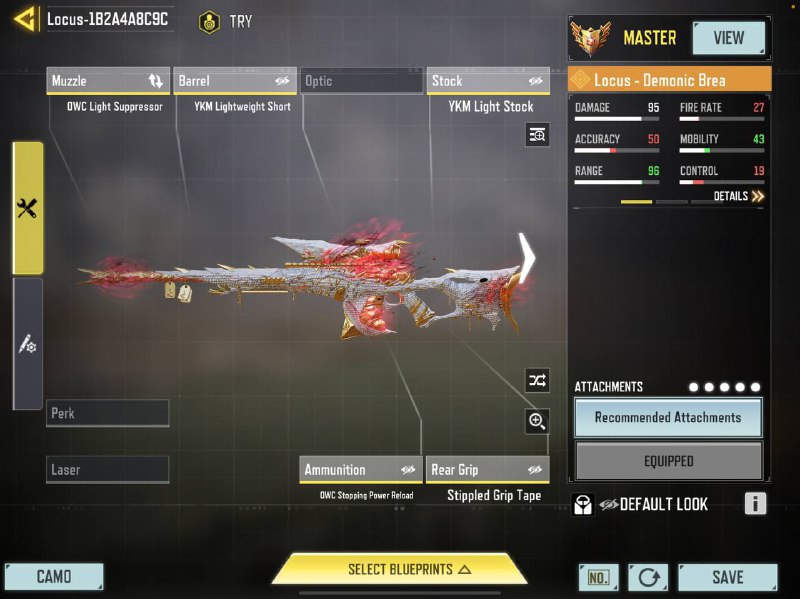Open the Rear Grip attachment slot
Image resolution: width=800 pixels, height=599 pixels.
[x=488, y=469]
